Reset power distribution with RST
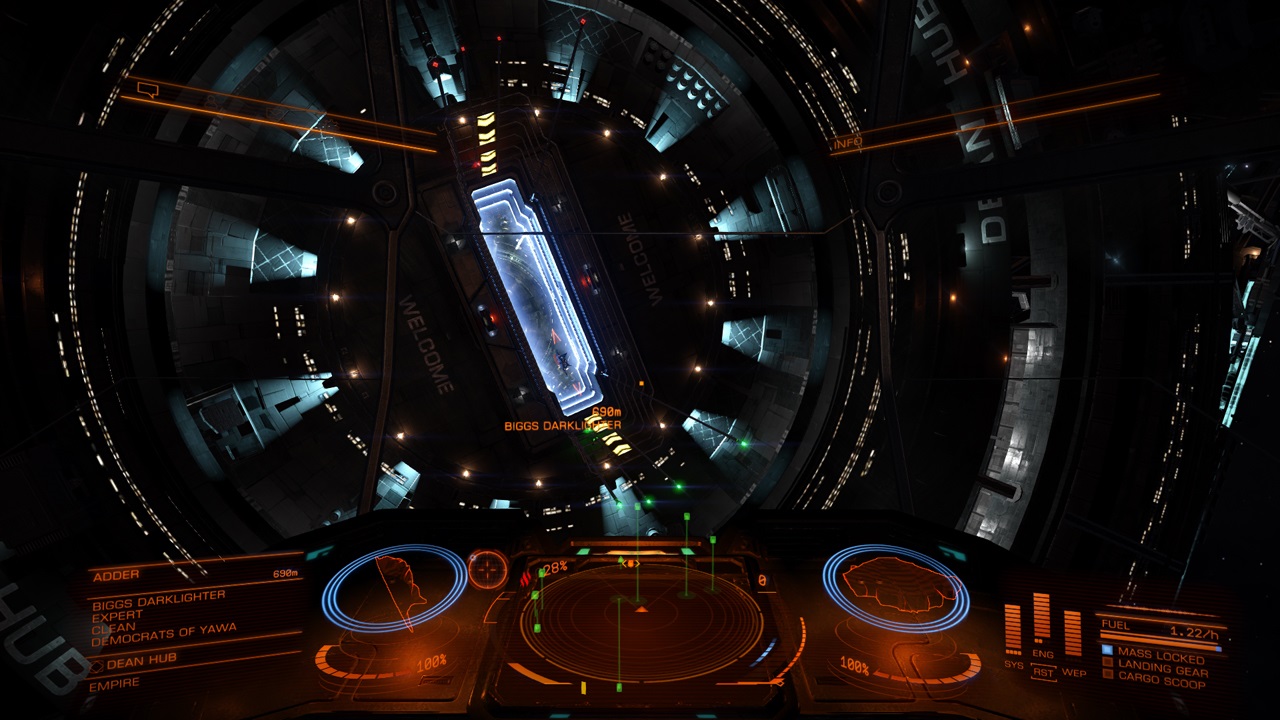 click(x=1042, y=673)
